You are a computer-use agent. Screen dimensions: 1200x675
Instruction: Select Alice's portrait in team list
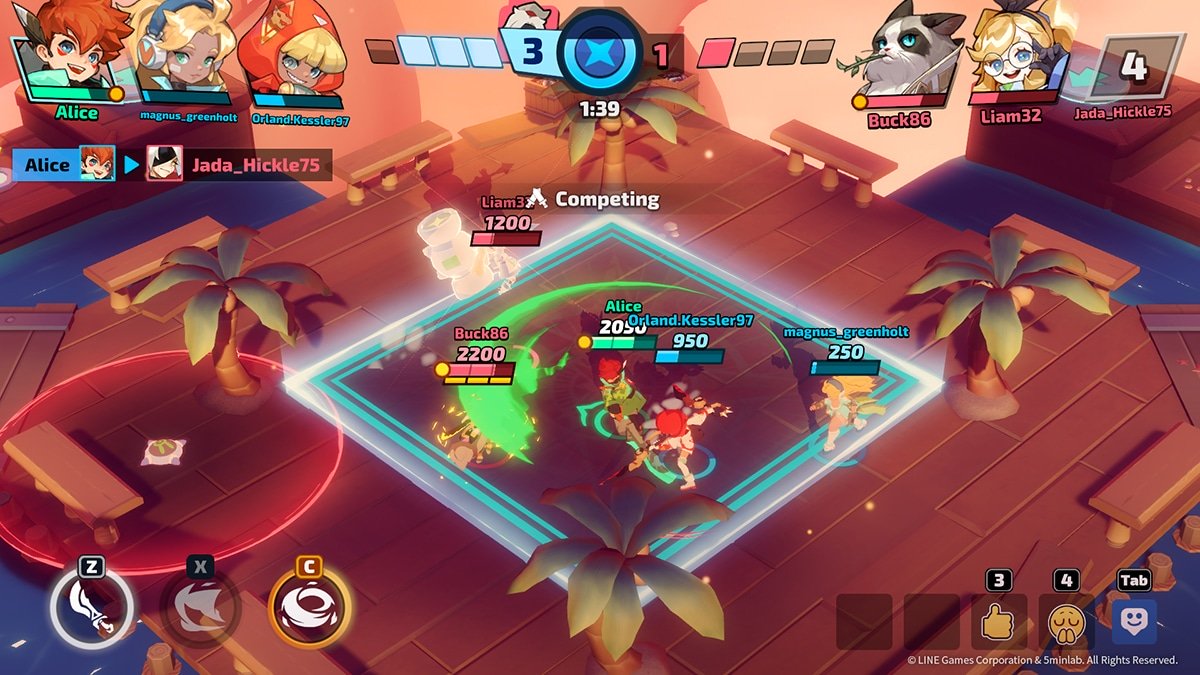(73, 52)
